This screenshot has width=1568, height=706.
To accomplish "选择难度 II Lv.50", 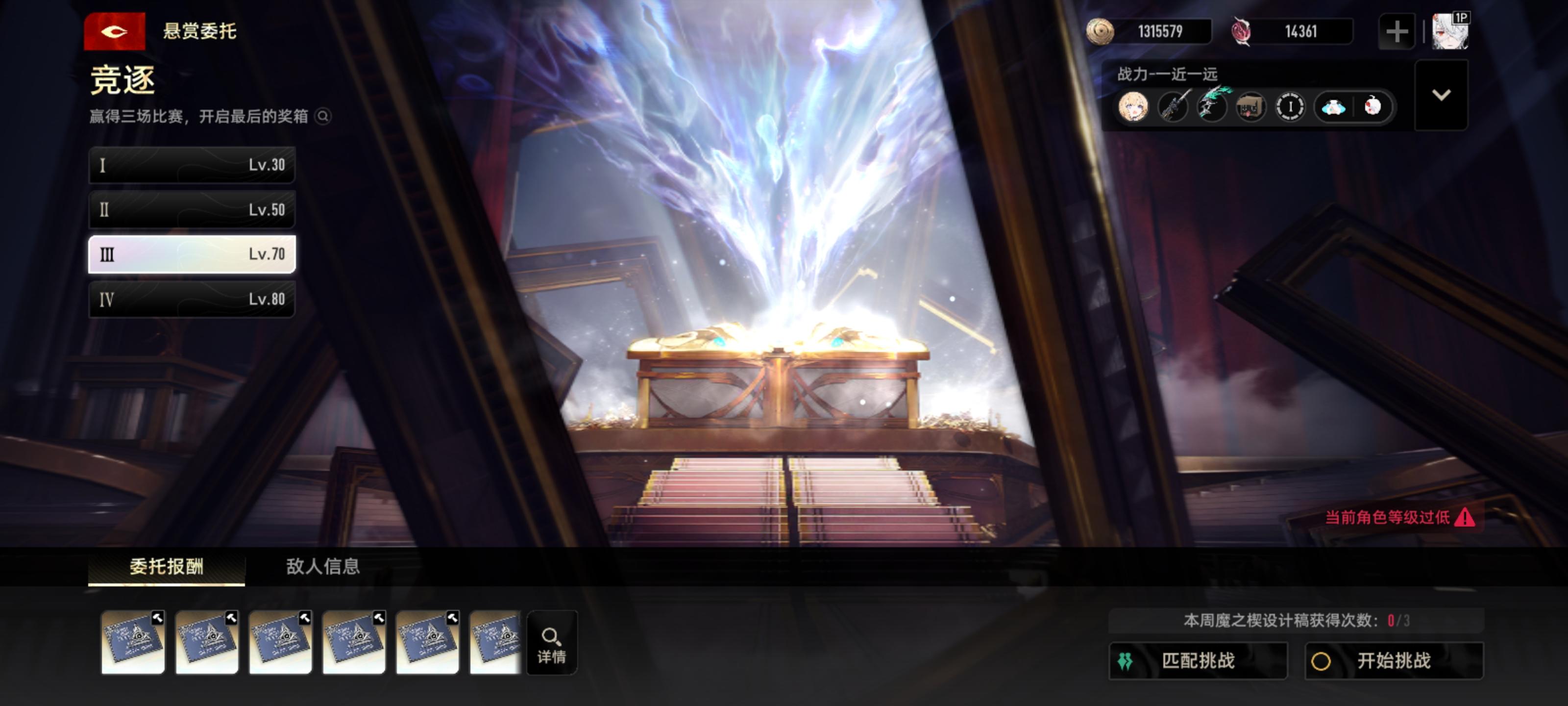I will point(192,209).
